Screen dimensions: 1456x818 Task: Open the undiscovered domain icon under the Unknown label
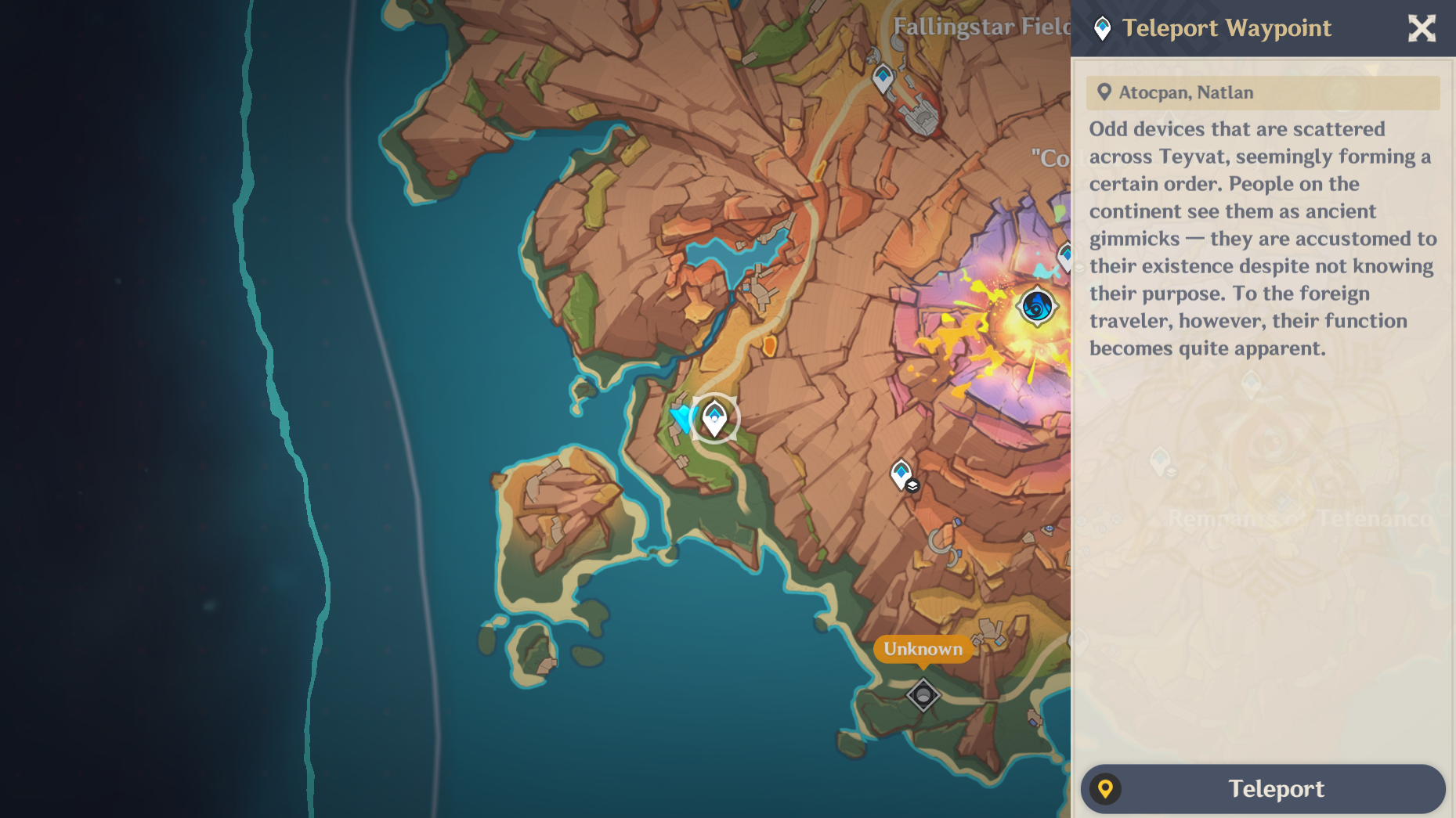click(x=924, y=694)
